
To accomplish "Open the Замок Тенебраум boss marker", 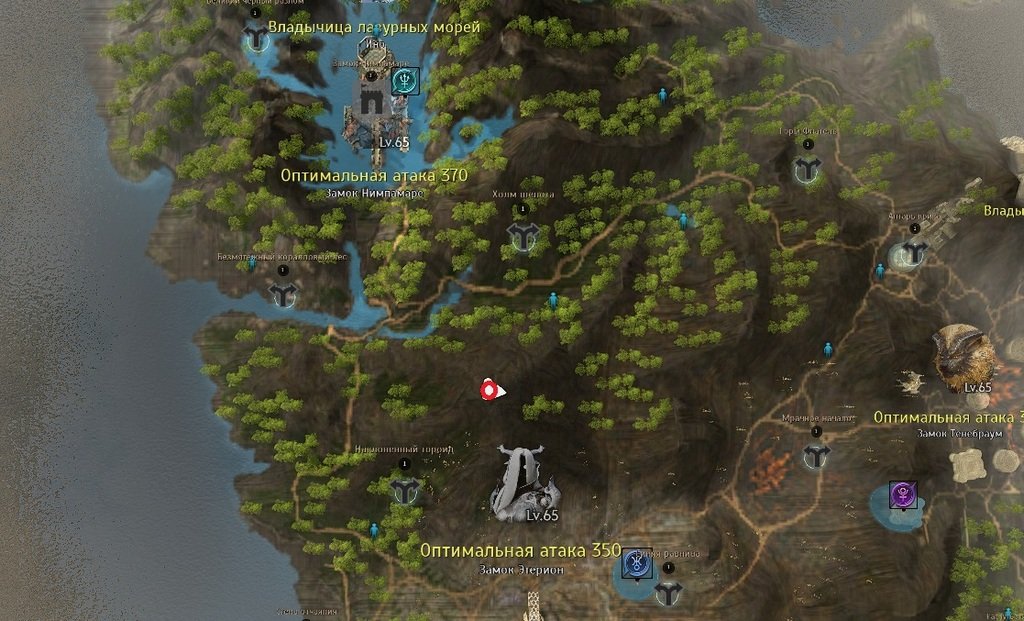I will 964,355.
